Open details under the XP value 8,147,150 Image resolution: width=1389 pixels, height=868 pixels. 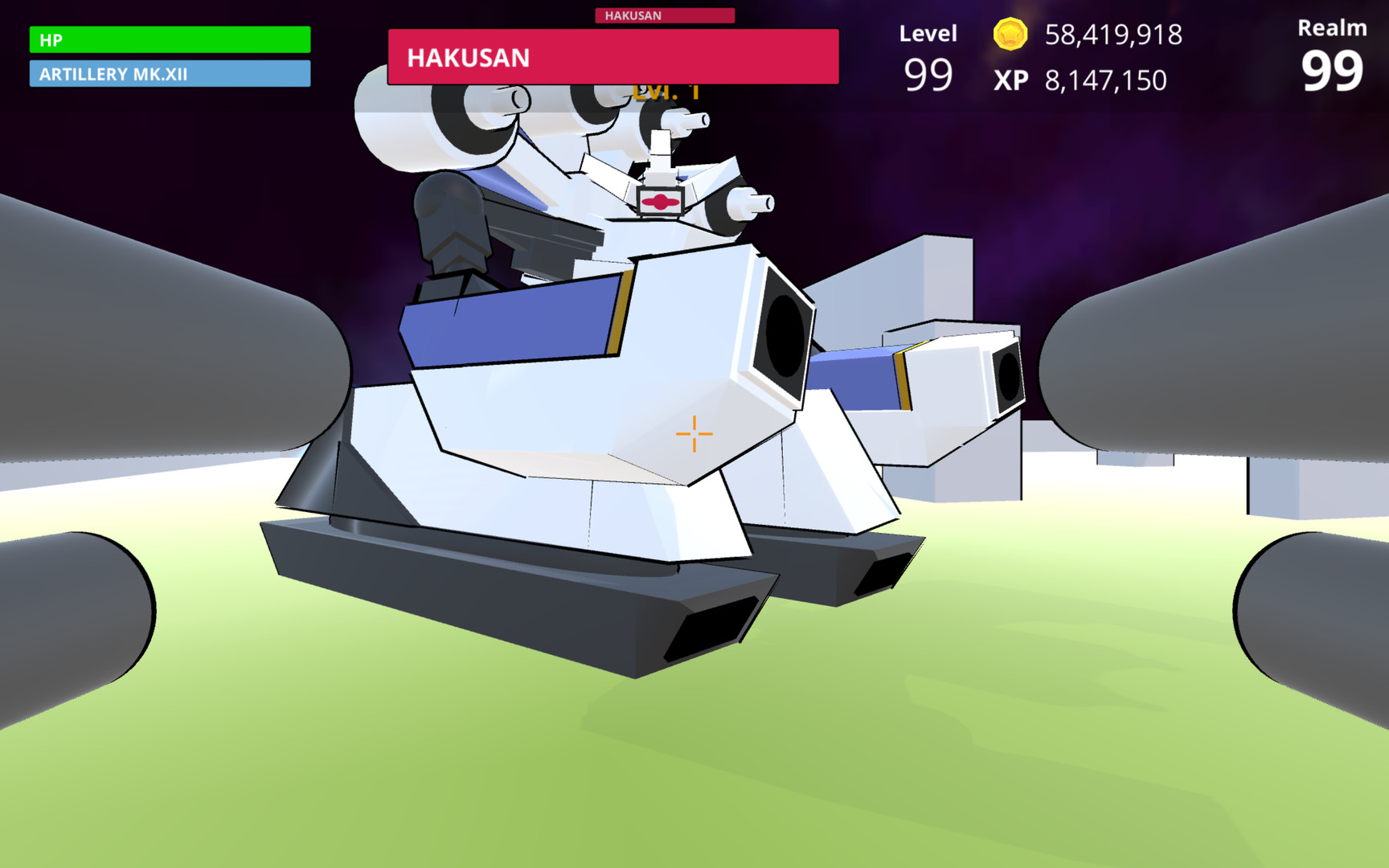pos(1104,80)
